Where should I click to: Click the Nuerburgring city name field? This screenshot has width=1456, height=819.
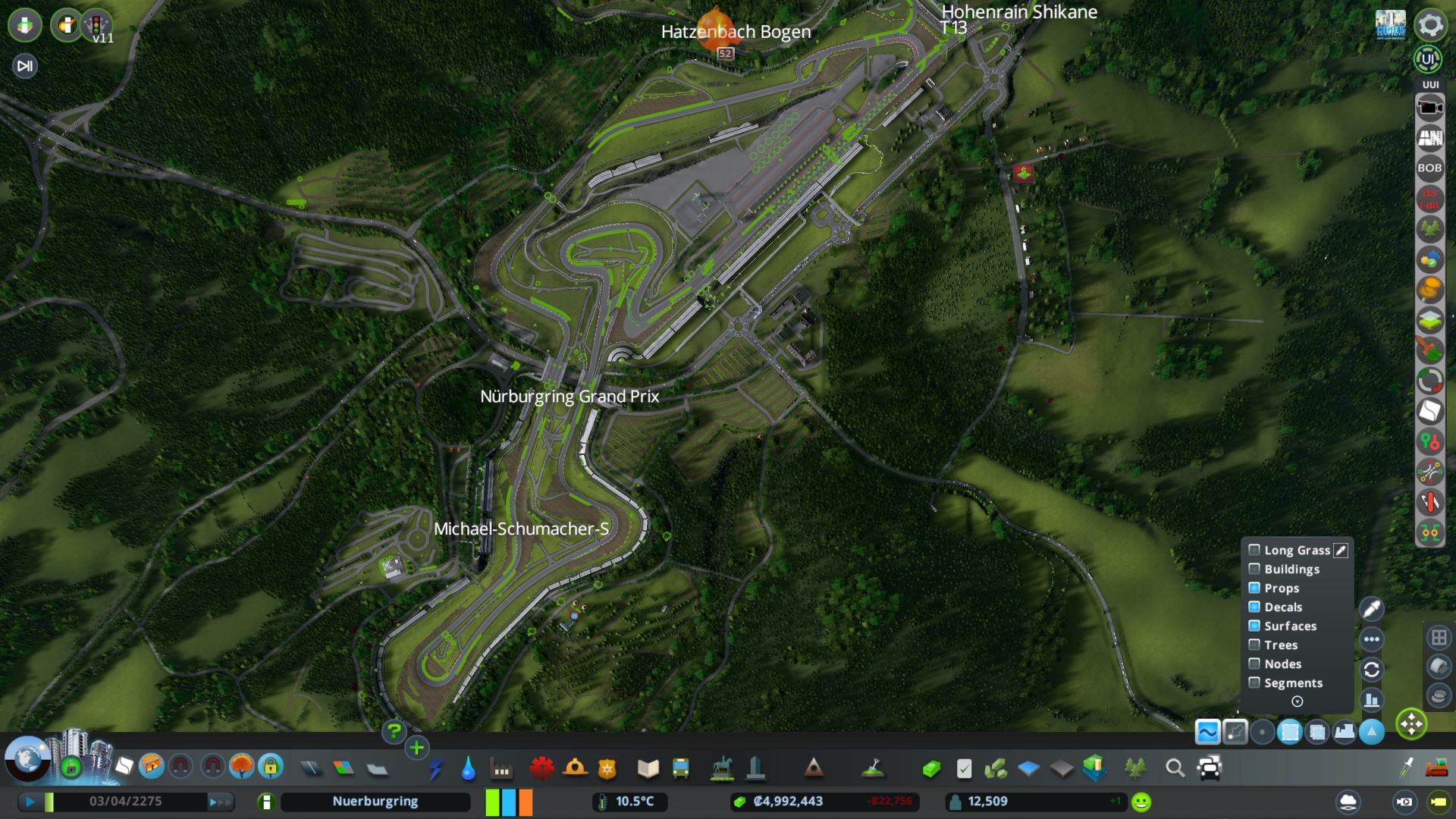[375, 801]
